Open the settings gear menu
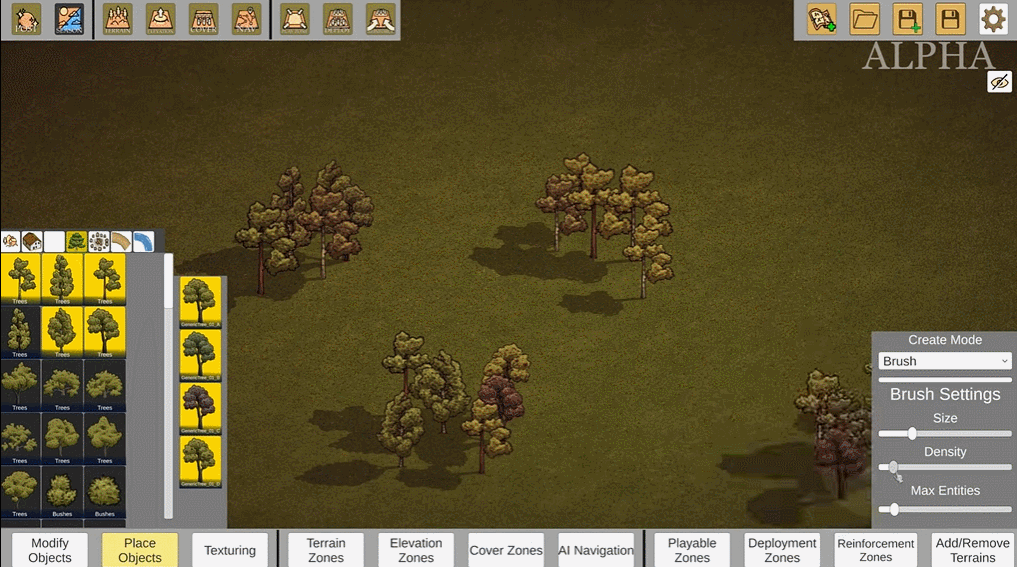The width and height of the screenshot is (1017, 567). (992, 19)
